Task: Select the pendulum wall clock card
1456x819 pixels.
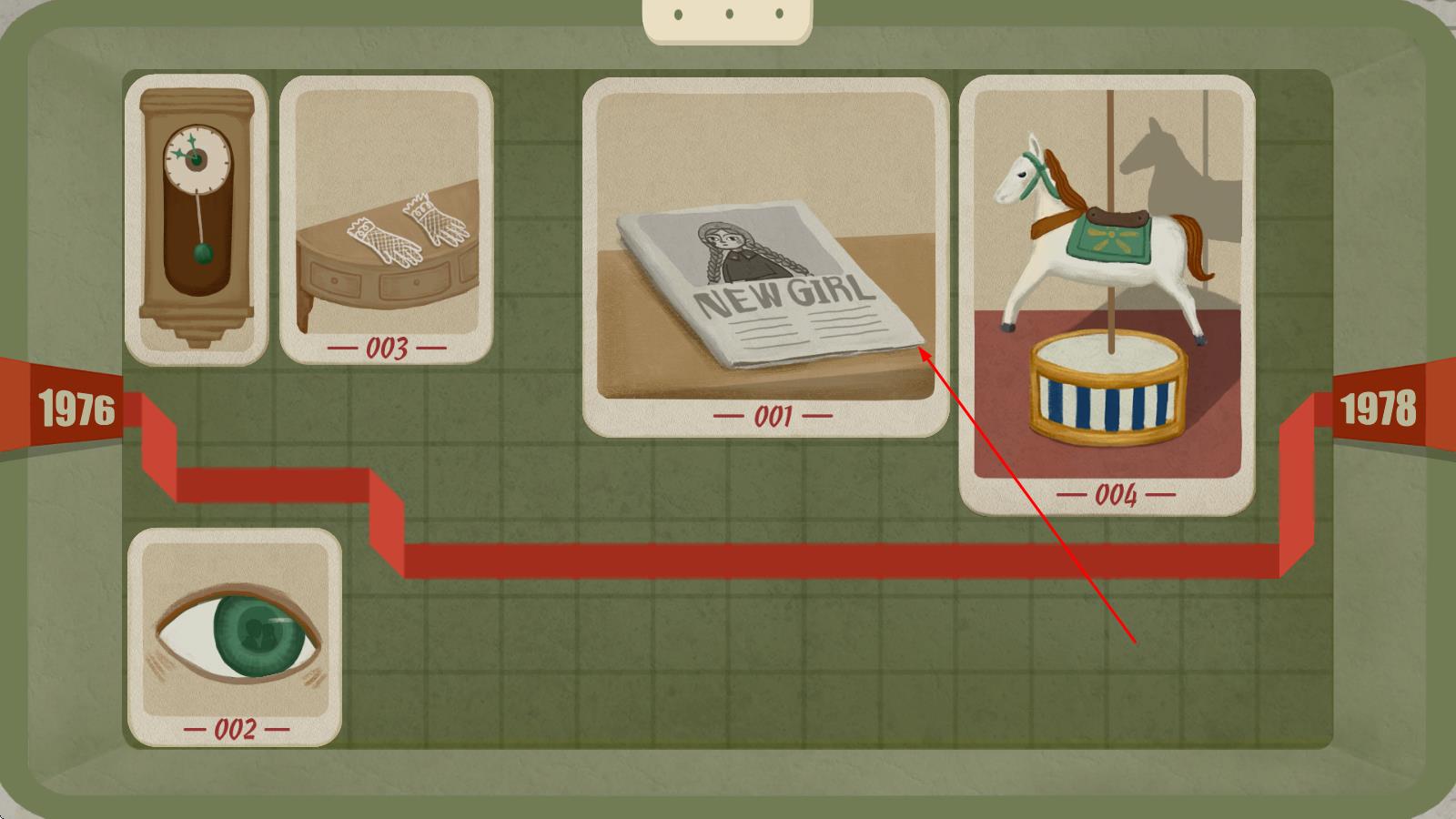Action: point(197,220)
